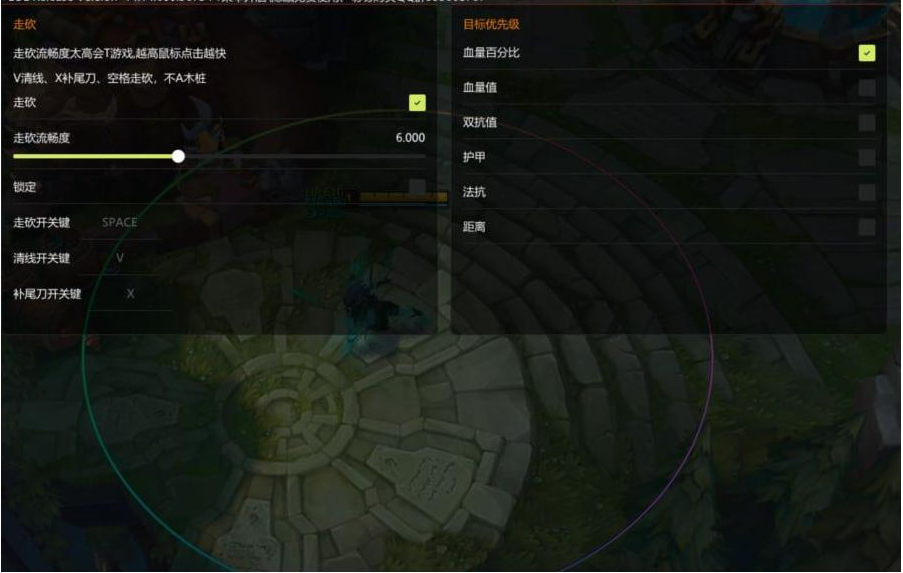
Task: Turn on the 法抗 checkbox
Action: click(x=866, y=192)
